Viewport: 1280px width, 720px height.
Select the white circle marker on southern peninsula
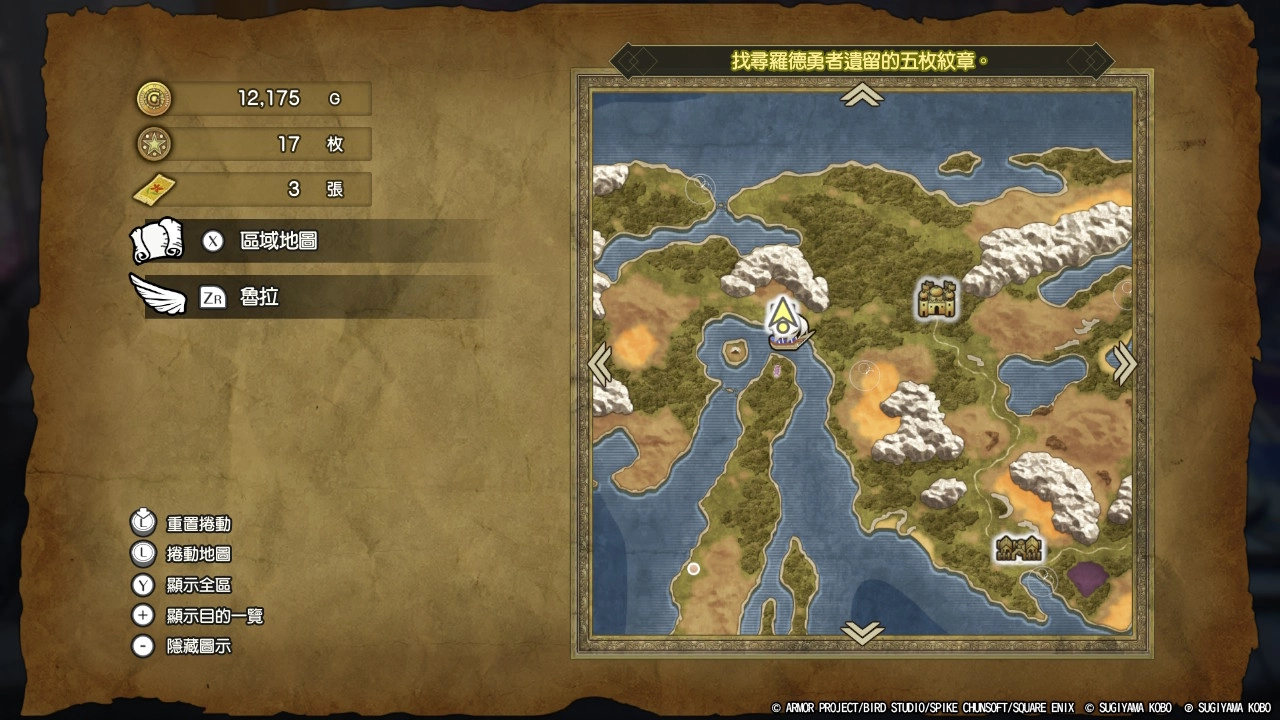click(x=693, y=568)
